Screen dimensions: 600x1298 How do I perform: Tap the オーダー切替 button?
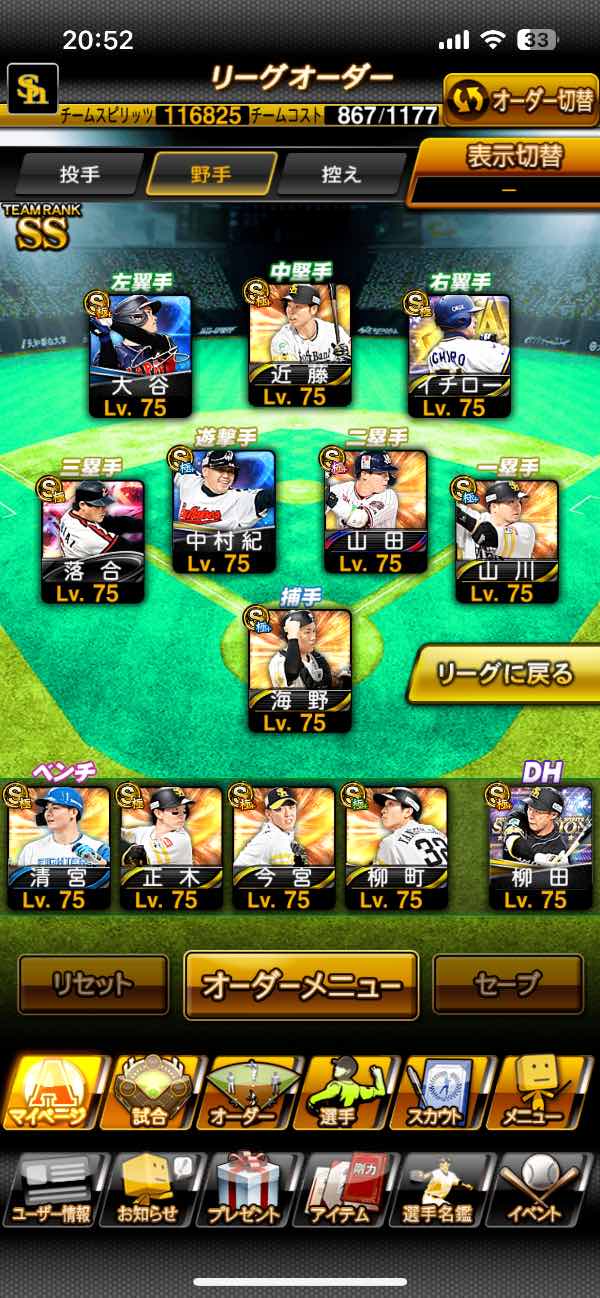pyautogui.click(x=520, y=100)
